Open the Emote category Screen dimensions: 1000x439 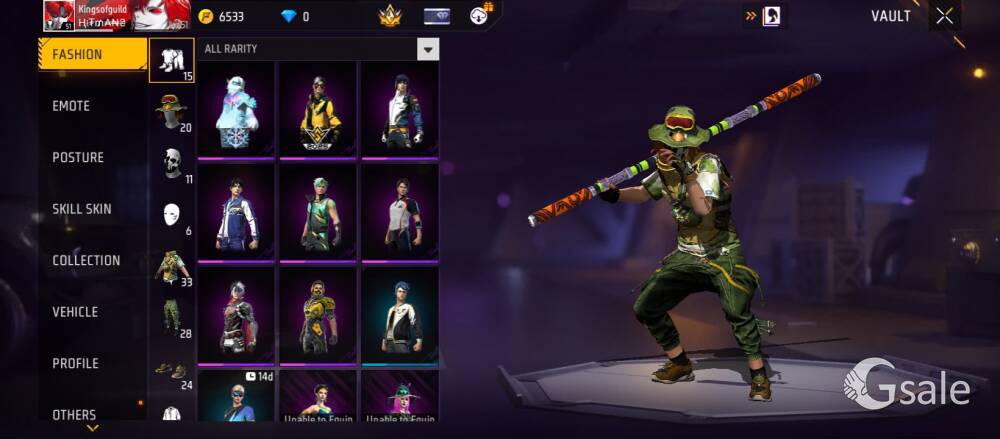coord(71,106)
